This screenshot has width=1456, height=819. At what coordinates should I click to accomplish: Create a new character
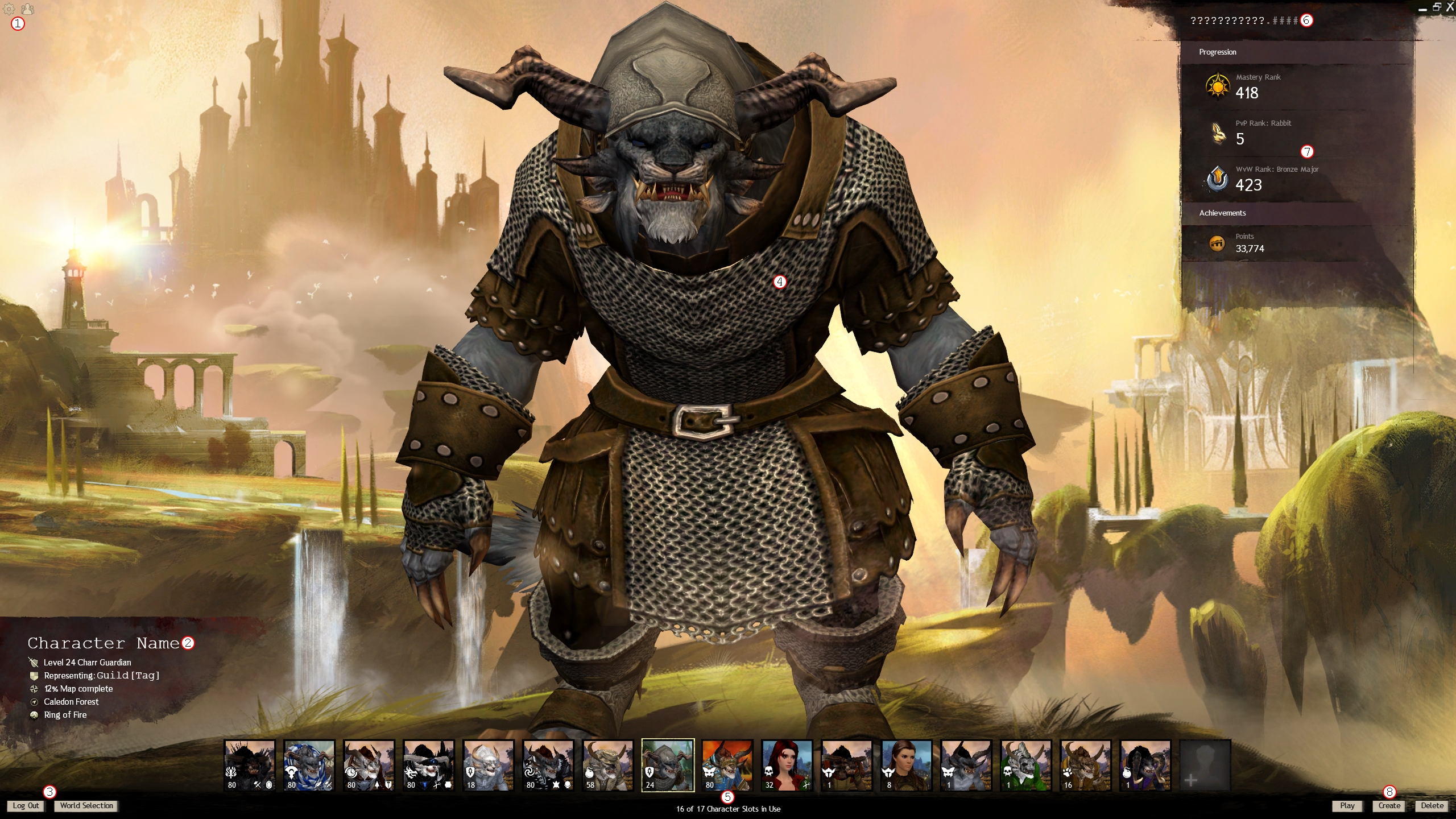click(1389, 805)
